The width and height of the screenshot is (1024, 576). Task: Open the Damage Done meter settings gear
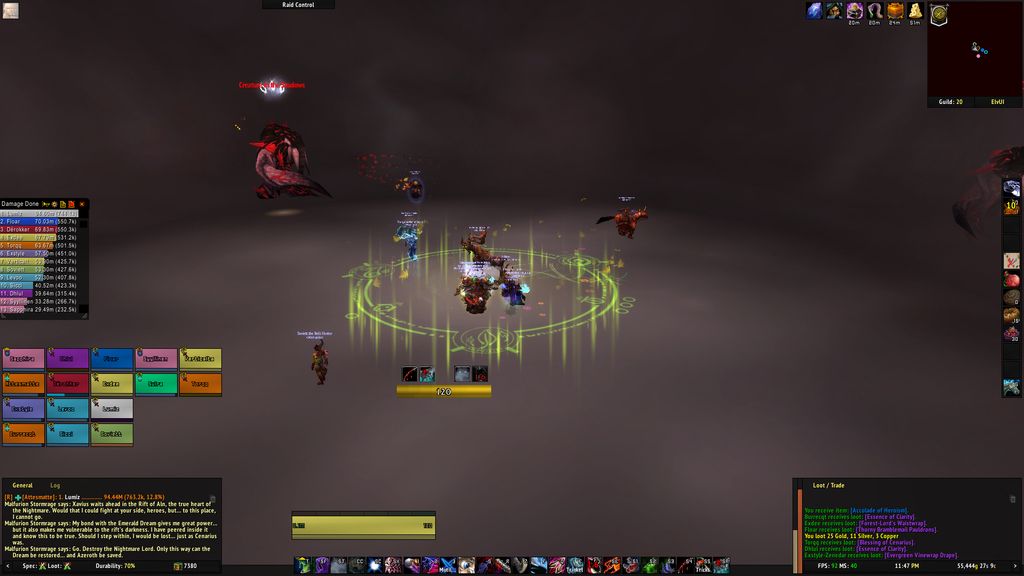[55, 204]
